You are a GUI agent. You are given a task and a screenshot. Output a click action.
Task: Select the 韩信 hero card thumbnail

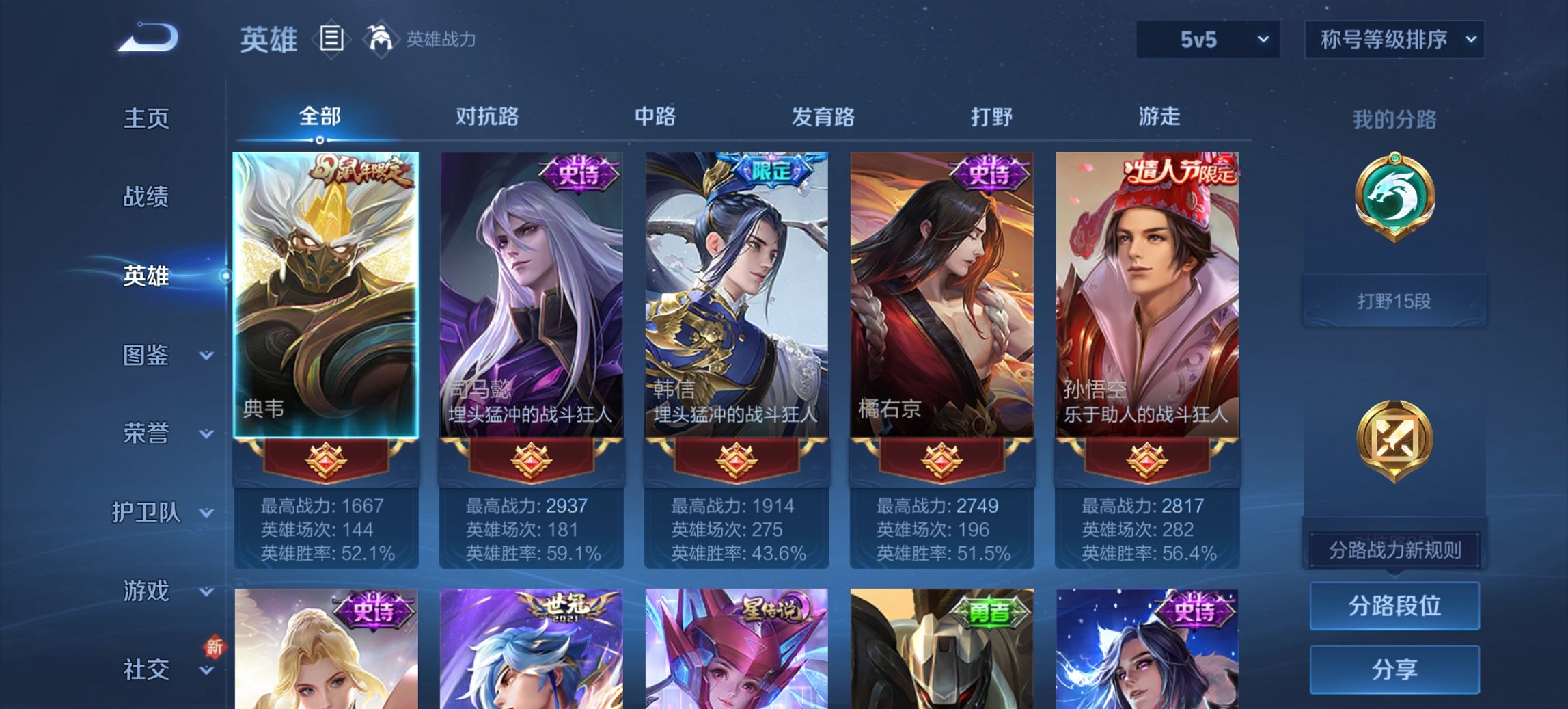(734, 294)
